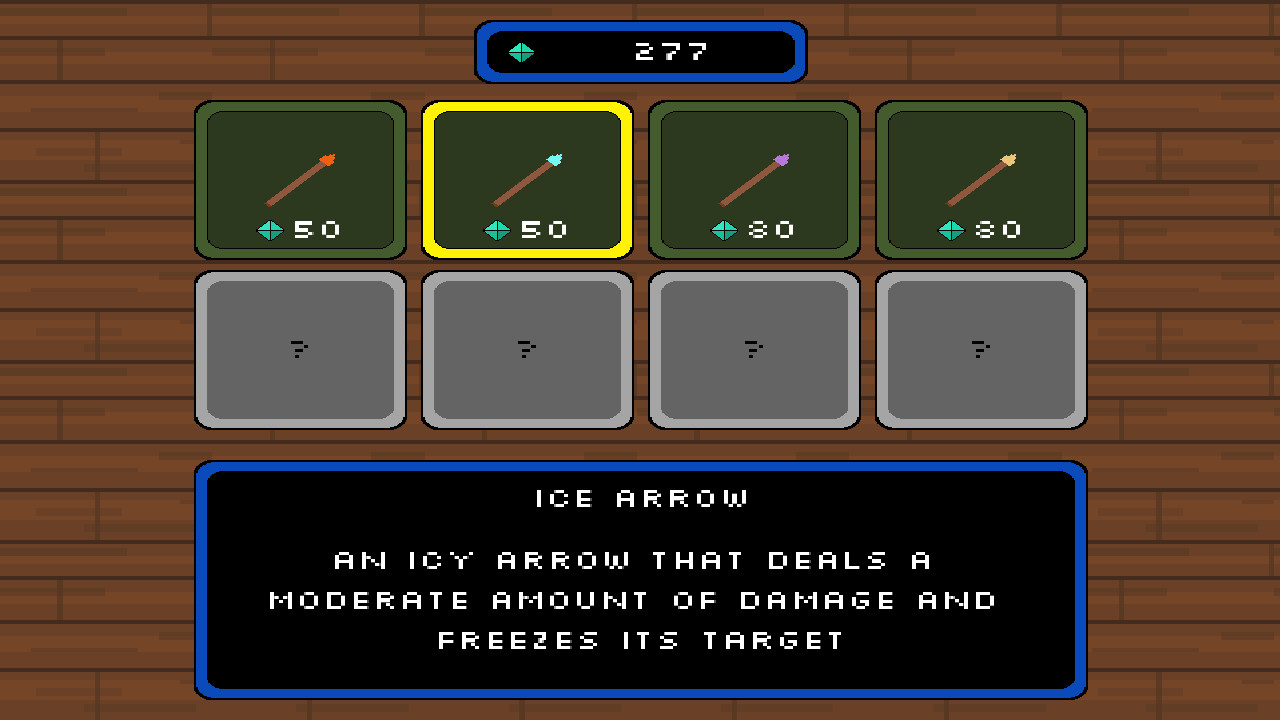
Task: Select the yellow-tipped arrow card
Action: (x=981, y=178)
